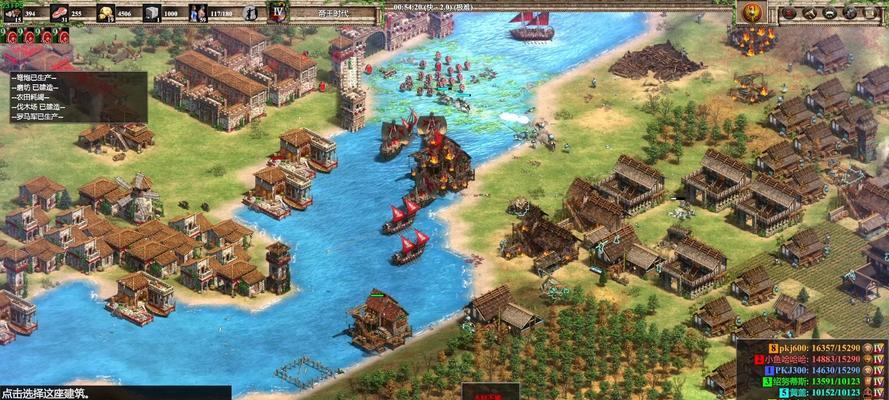Click the Imperial Age IV shield emblem
889x400 pixels.
(278, 13)
